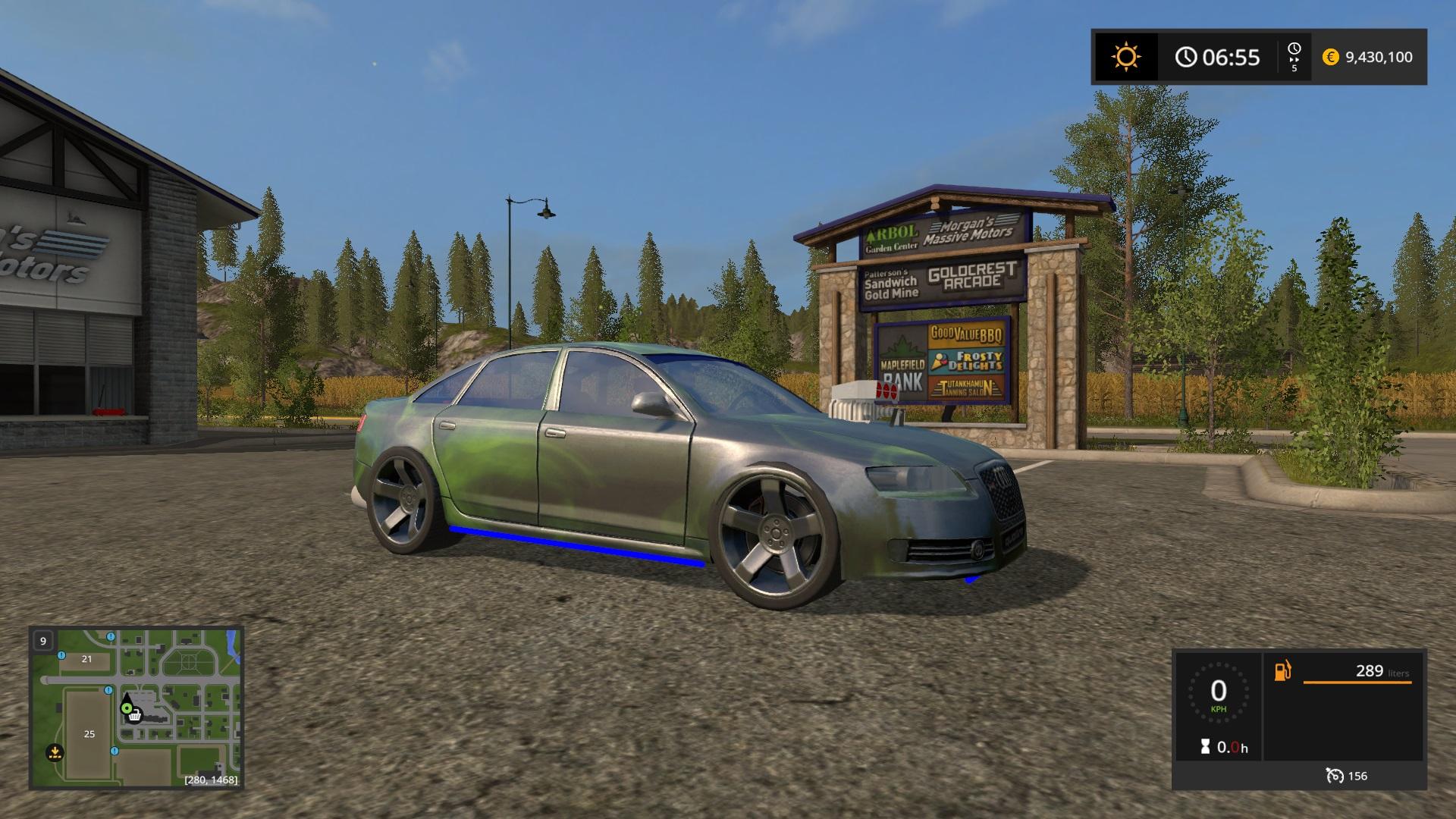Toggle the cruise control speed icon
The width and height of the screenshot is (1456, 819).
click(x=1335, y=776)
